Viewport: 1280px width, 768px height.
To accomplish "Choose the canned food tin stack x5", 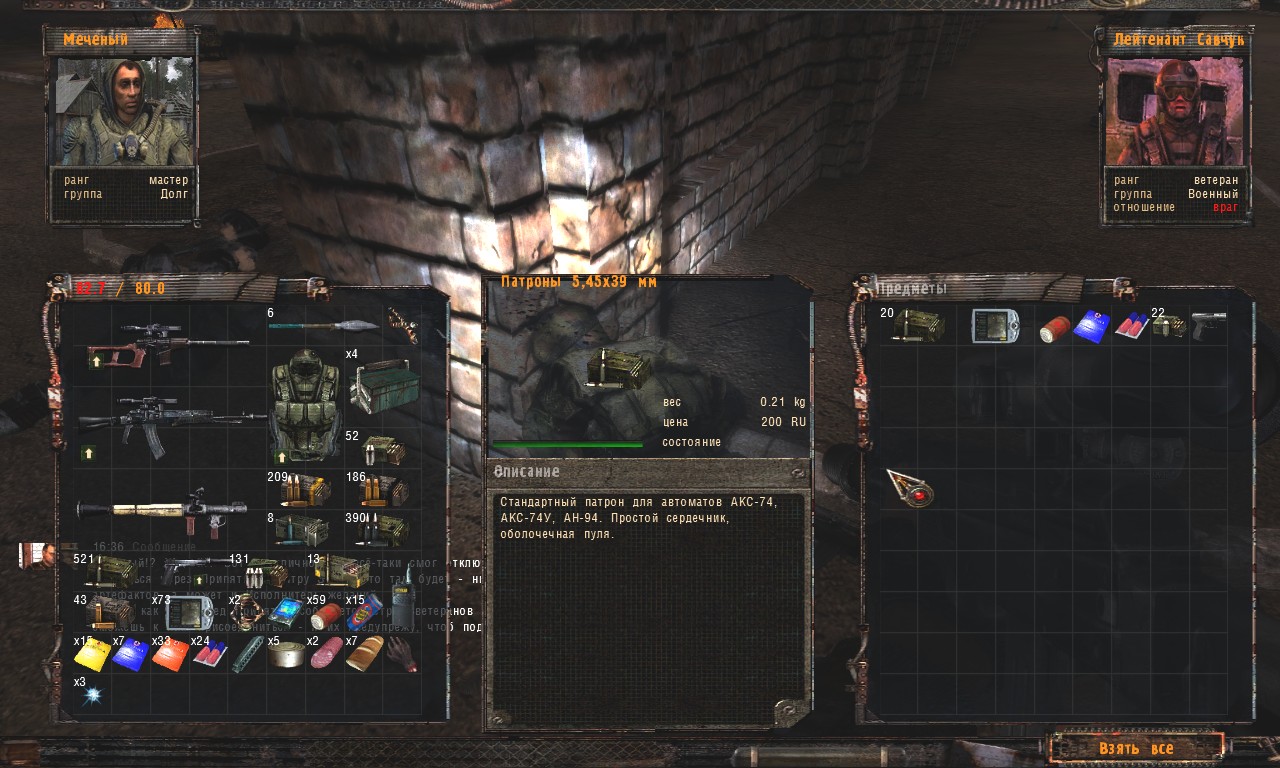I will pyautogui.click(x=286, y=655).
